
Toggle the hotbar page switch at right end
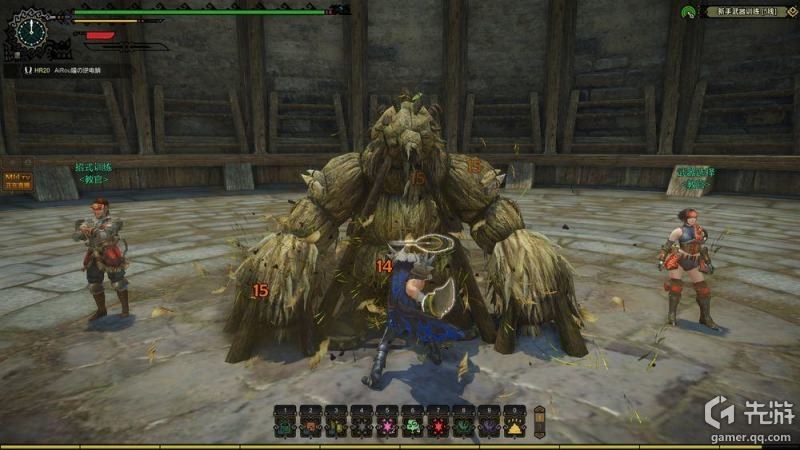(540, 420)
